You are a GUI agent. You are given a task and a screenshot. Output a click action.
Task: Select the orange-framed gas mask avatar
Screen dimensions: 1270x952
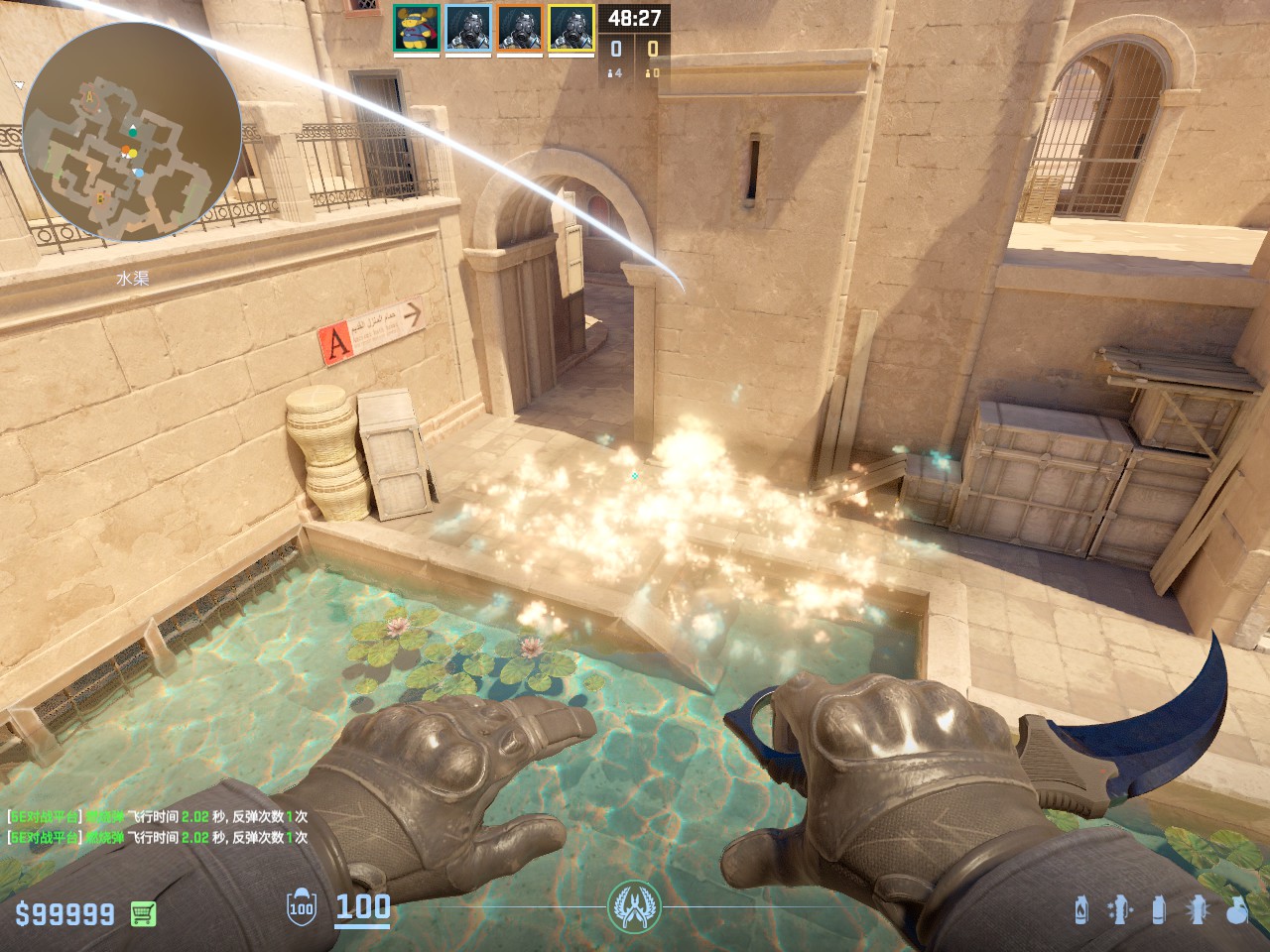520,28
